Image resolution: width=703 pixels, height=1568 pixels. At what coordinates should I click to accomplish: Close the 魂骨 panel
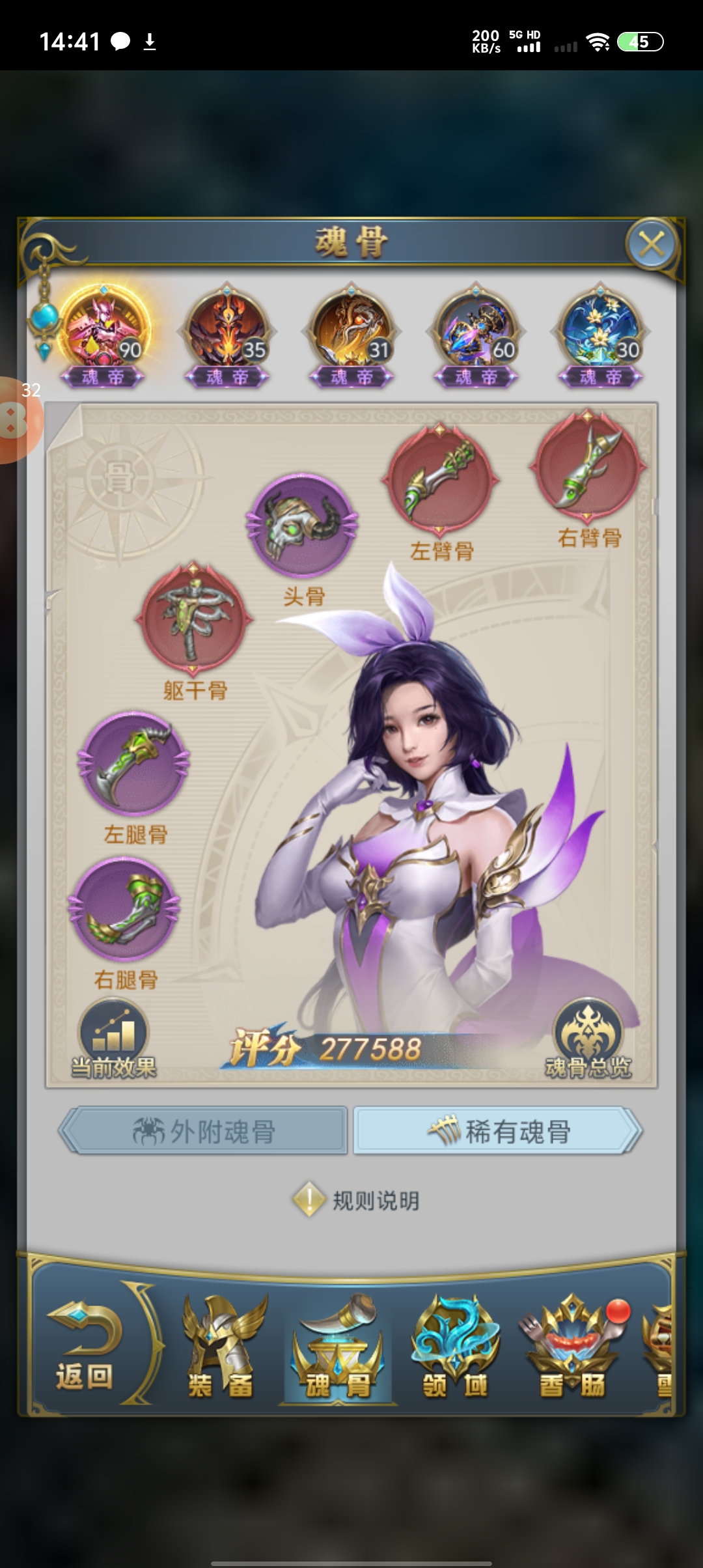coord(652,245)
